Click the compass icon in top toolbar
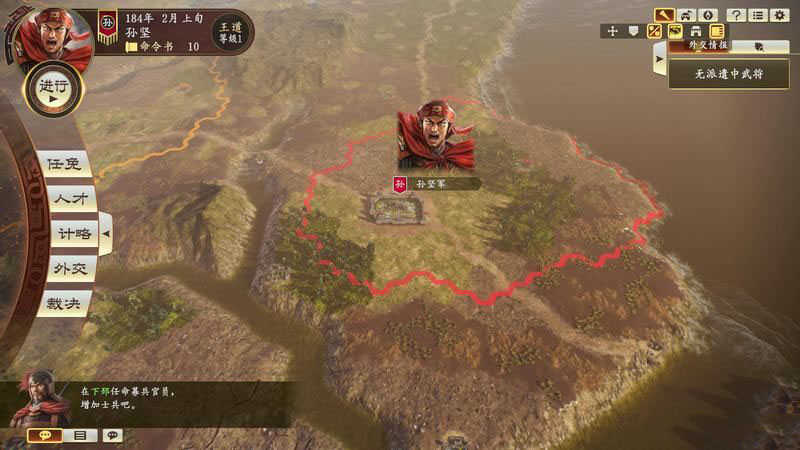The image size is (800, 450). [x=708, y=15]
